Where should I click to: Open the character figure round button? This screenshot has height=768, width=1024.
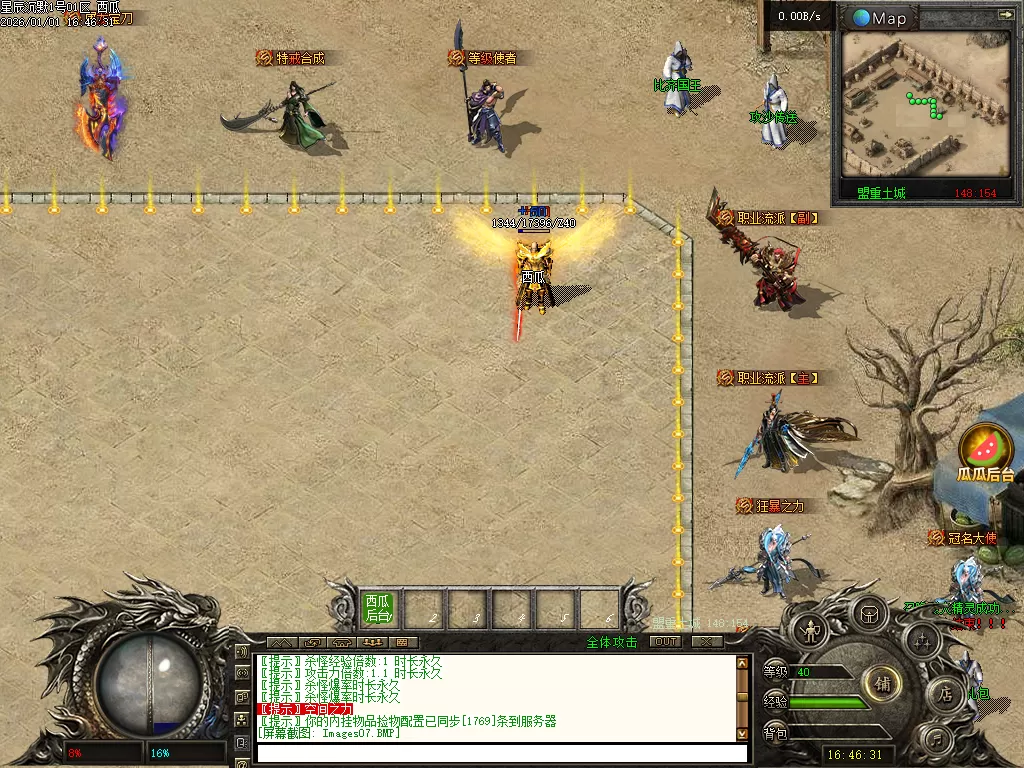(808, 630)
